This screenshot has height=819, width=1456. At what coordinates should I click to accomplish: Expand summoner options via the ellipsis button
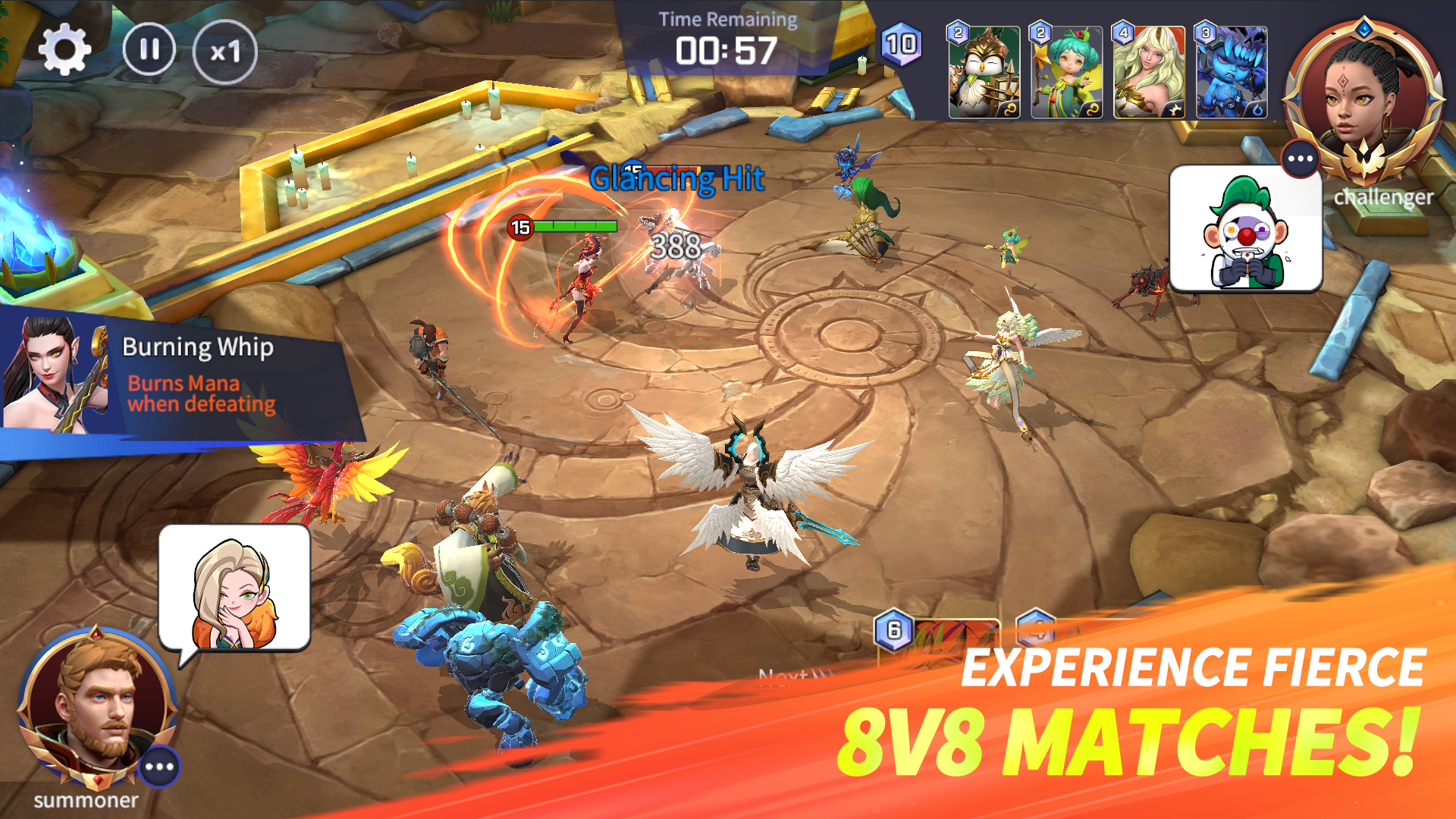tap(158, 768)
